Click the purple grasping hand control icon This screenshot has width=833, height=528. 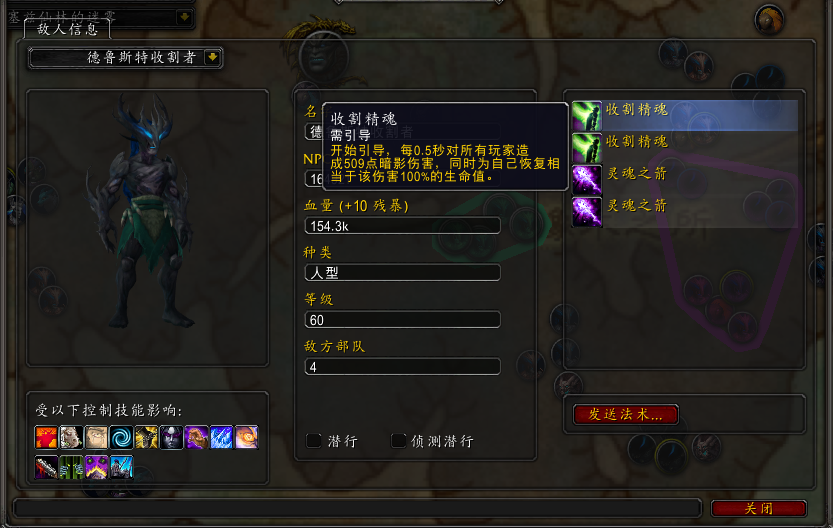pos(196,437)
